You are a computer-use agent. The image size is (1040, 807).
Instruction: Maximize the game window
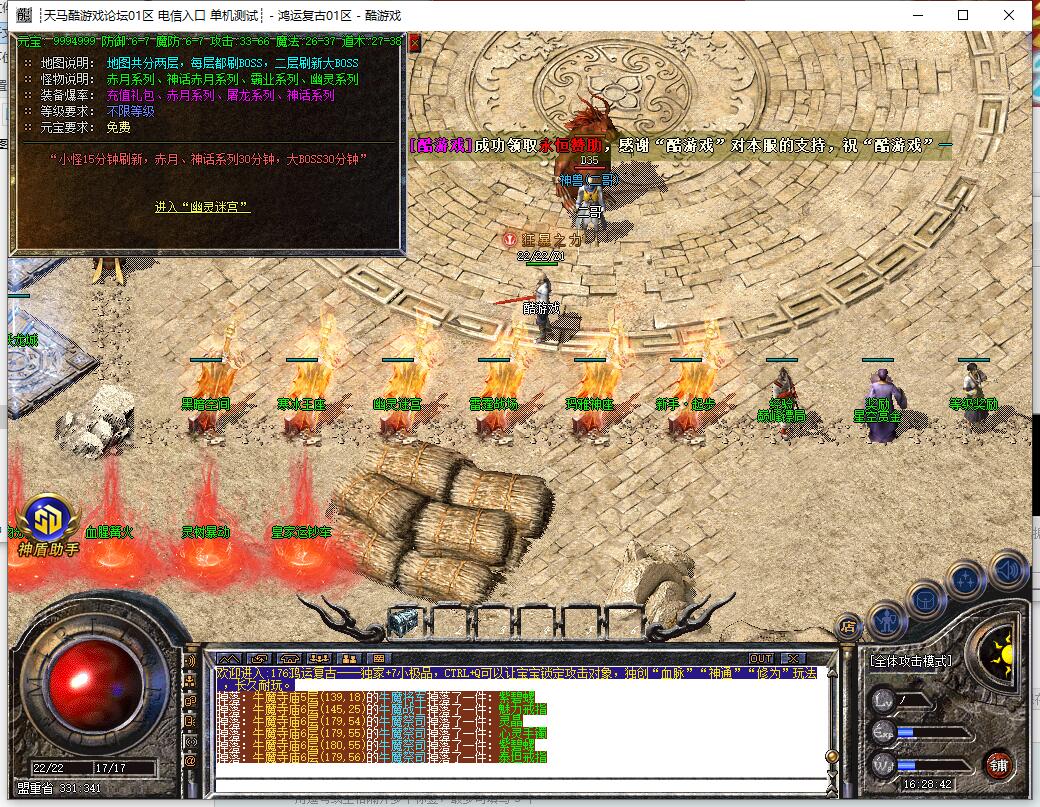(963, 15)
